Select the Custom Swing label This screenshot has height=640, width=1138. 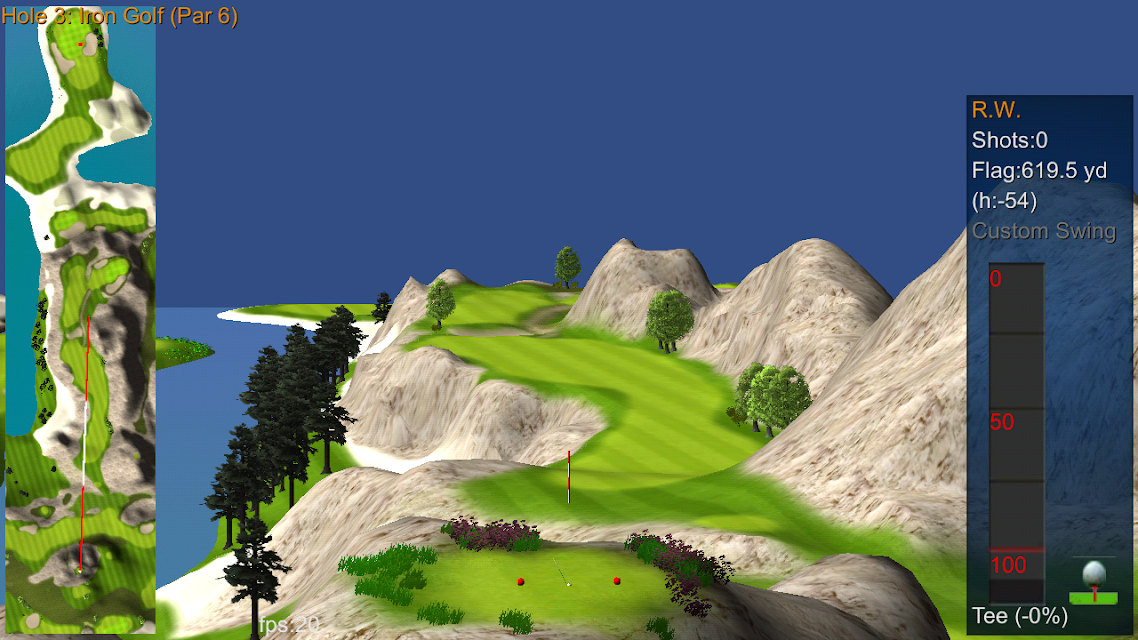pyautogui.click(x=1043, y=231)
